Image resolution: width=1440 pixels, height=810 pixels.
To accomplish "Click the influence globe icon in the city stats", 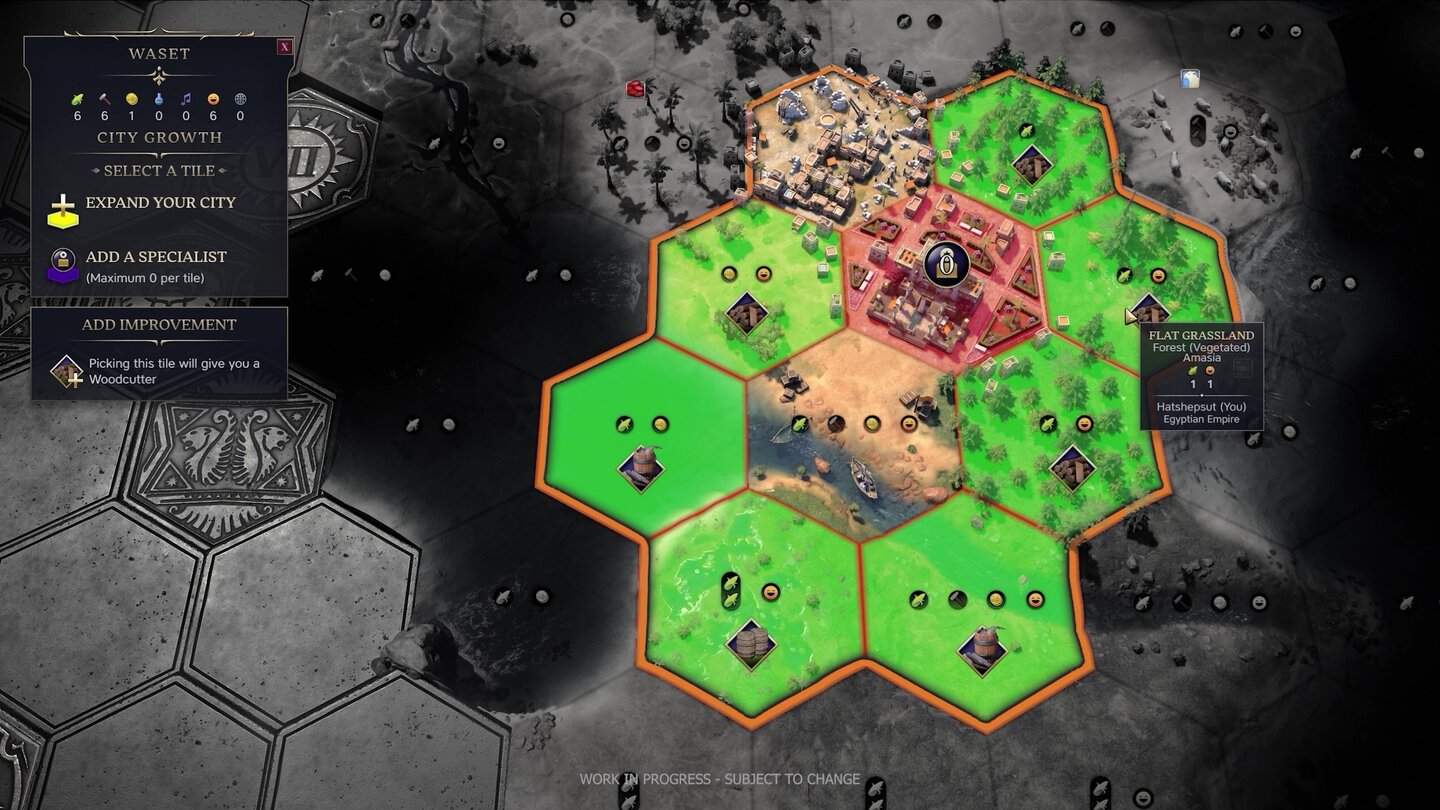I will click(x=239, y=100).
